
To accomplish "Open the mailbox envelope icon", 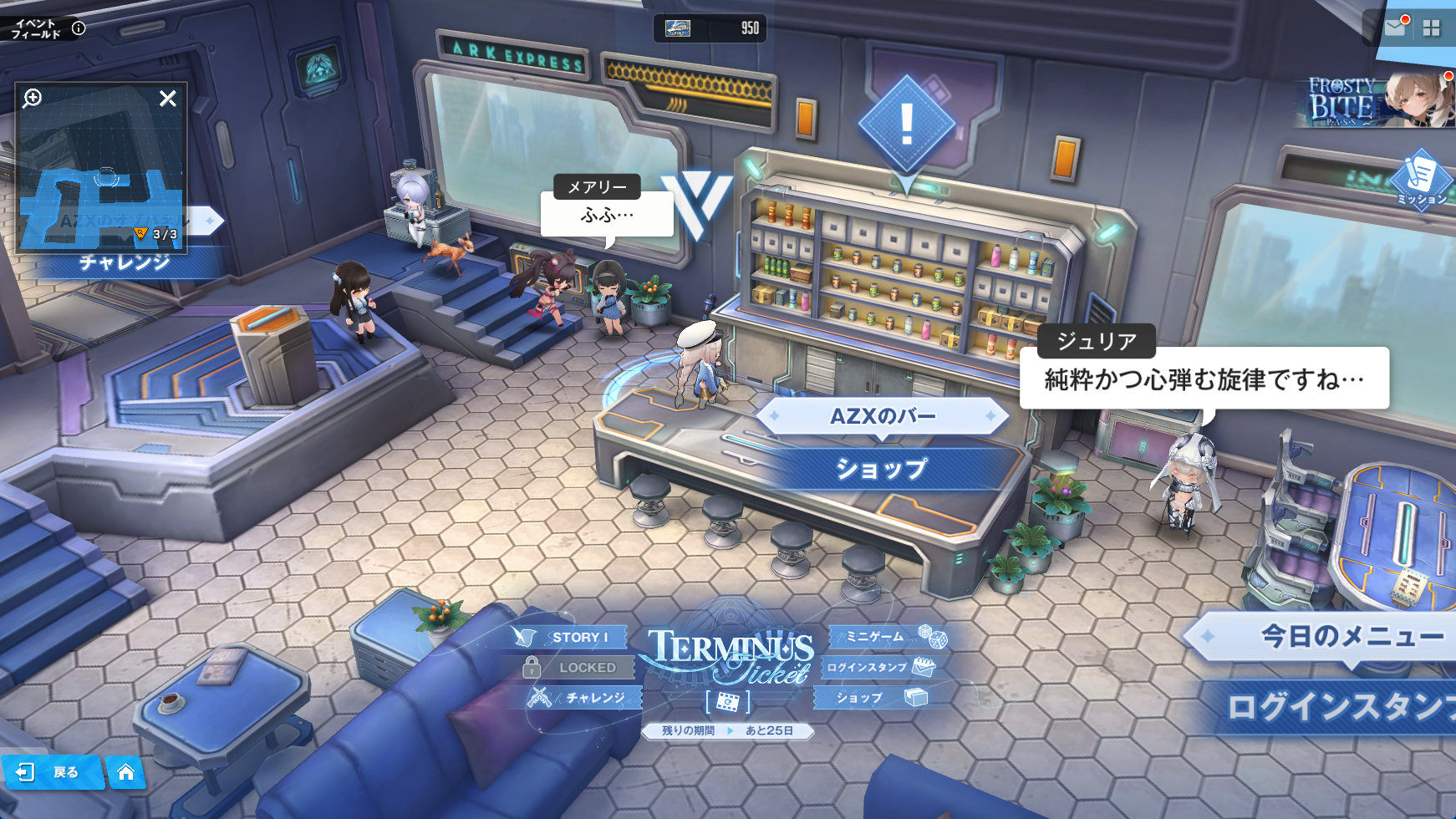I will pyautogui.click(x=1395, y=28).
